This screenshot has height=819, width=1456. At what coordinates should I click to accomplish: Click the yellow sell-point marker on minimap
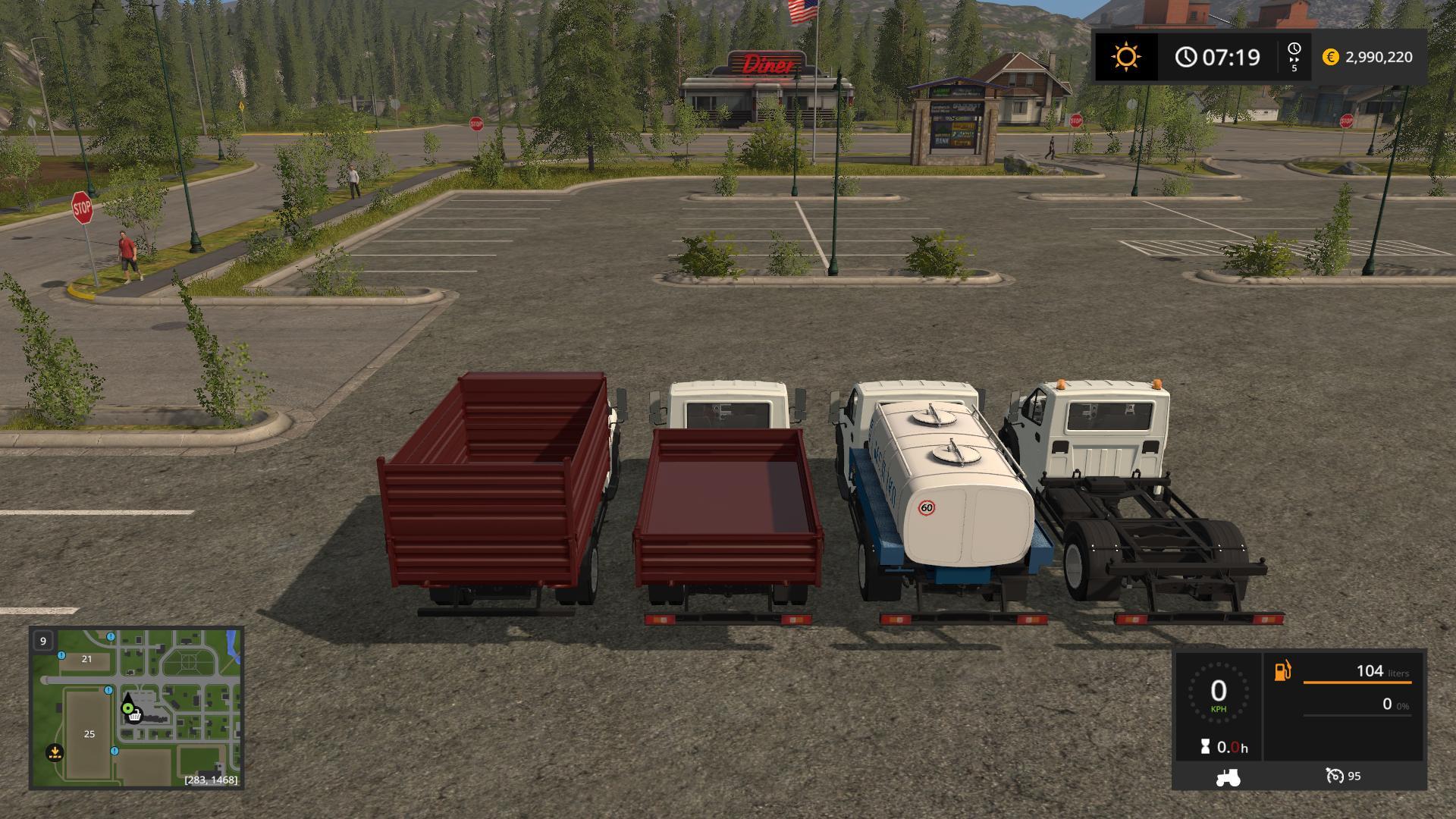point(55,752)
